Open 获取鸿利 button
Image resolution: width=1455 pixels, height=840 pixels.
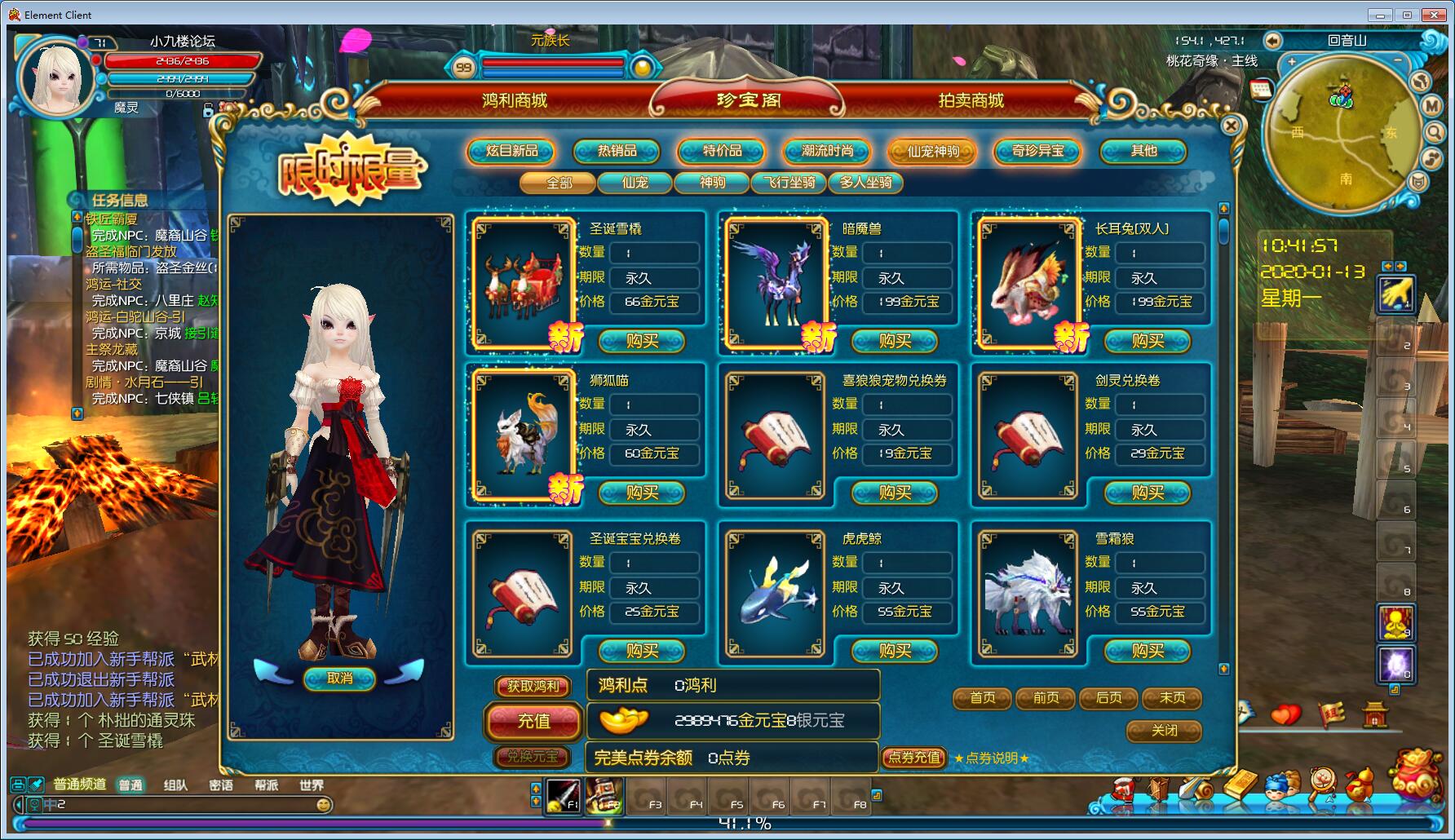[533, 687]
